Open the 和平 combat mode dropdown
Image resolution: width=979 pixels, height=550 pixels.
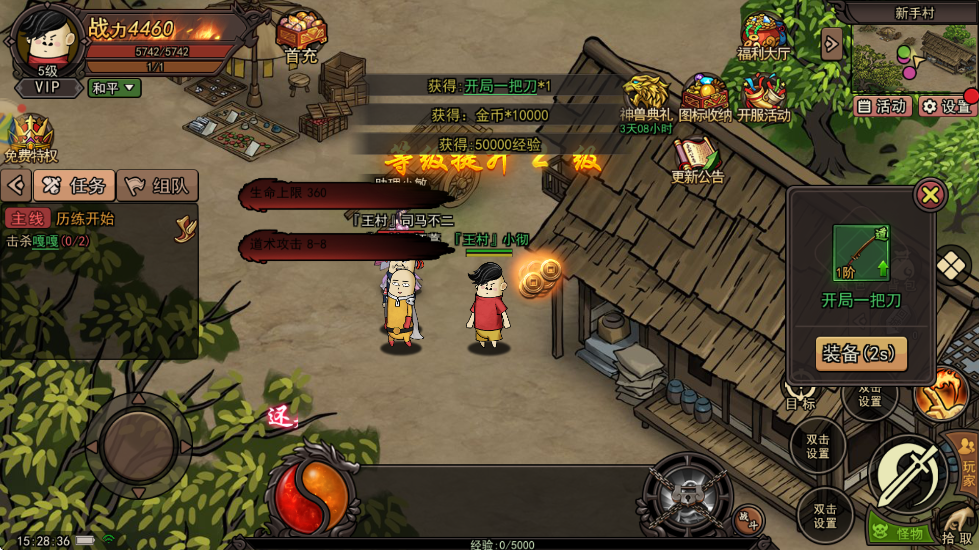pos(115,88)
